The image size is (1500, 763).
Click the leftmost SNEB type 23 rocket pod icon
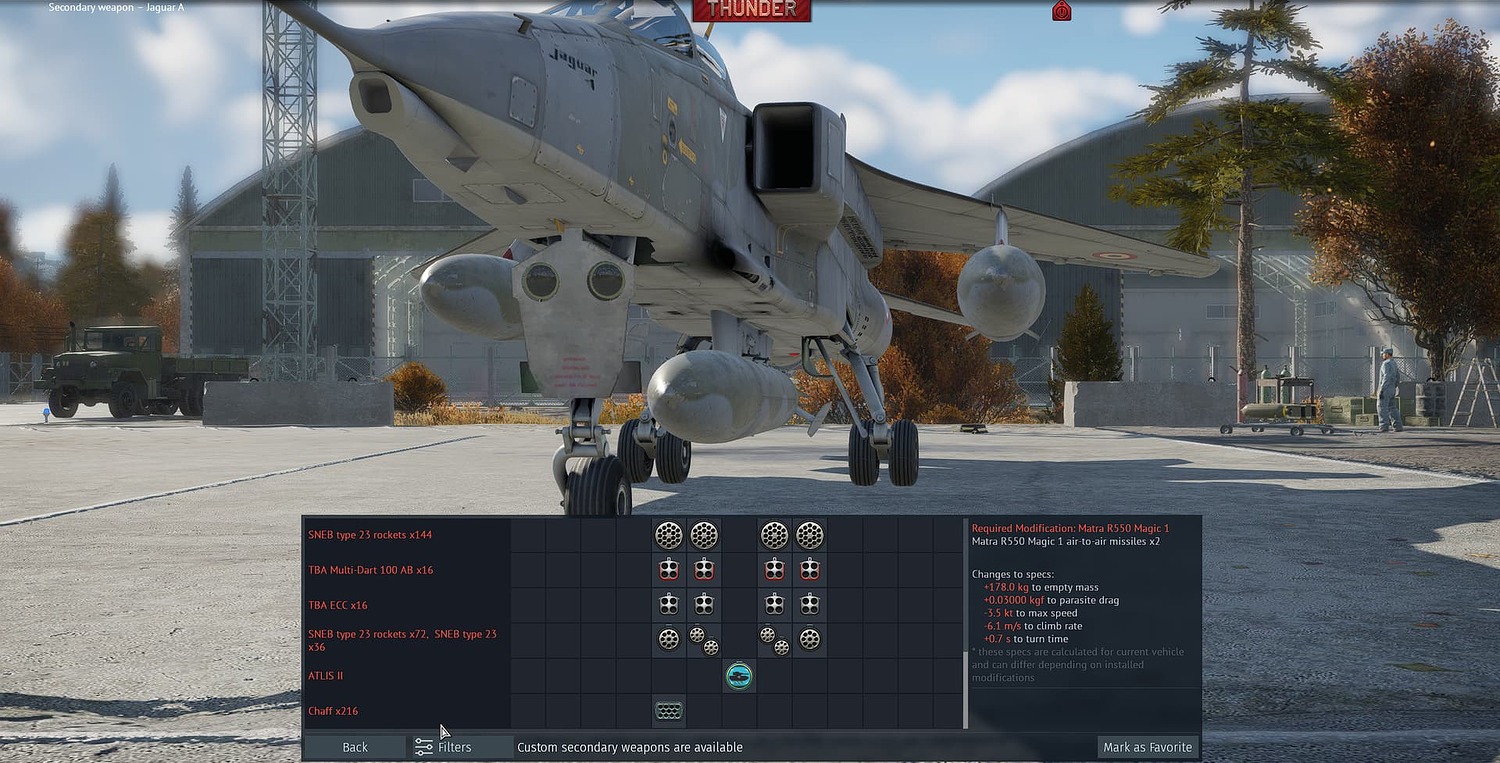pyautogui.click(x=669, y=535)
